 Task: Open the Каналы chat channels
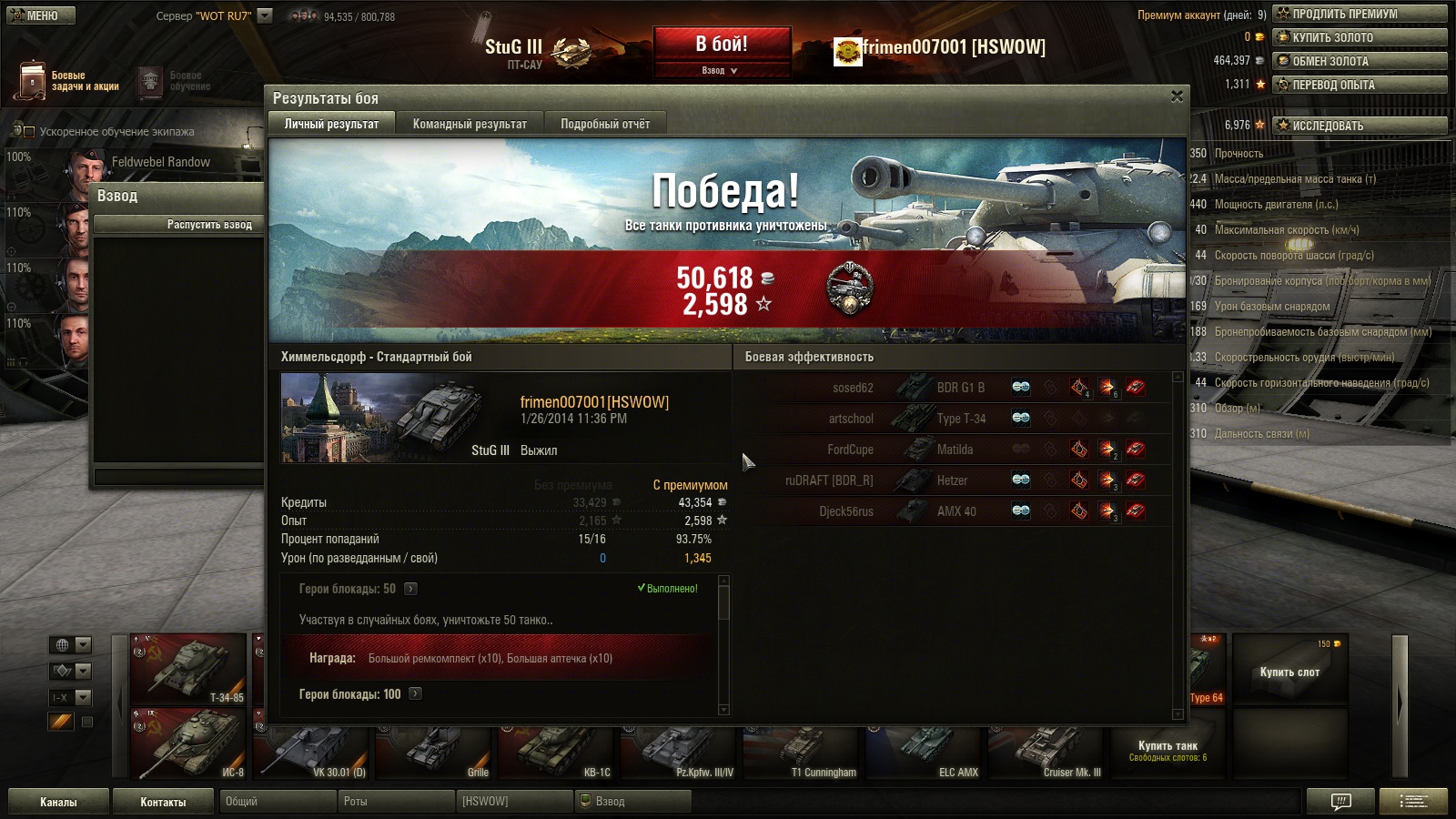(x=58, y=802)
